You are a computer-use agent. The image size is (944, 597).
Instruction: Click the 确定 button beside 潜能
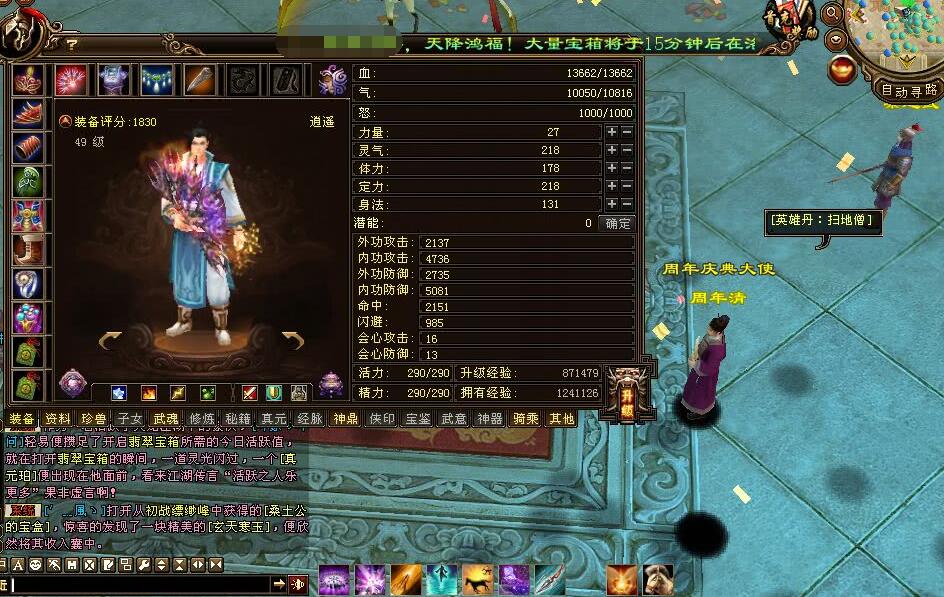coord(619,223)
